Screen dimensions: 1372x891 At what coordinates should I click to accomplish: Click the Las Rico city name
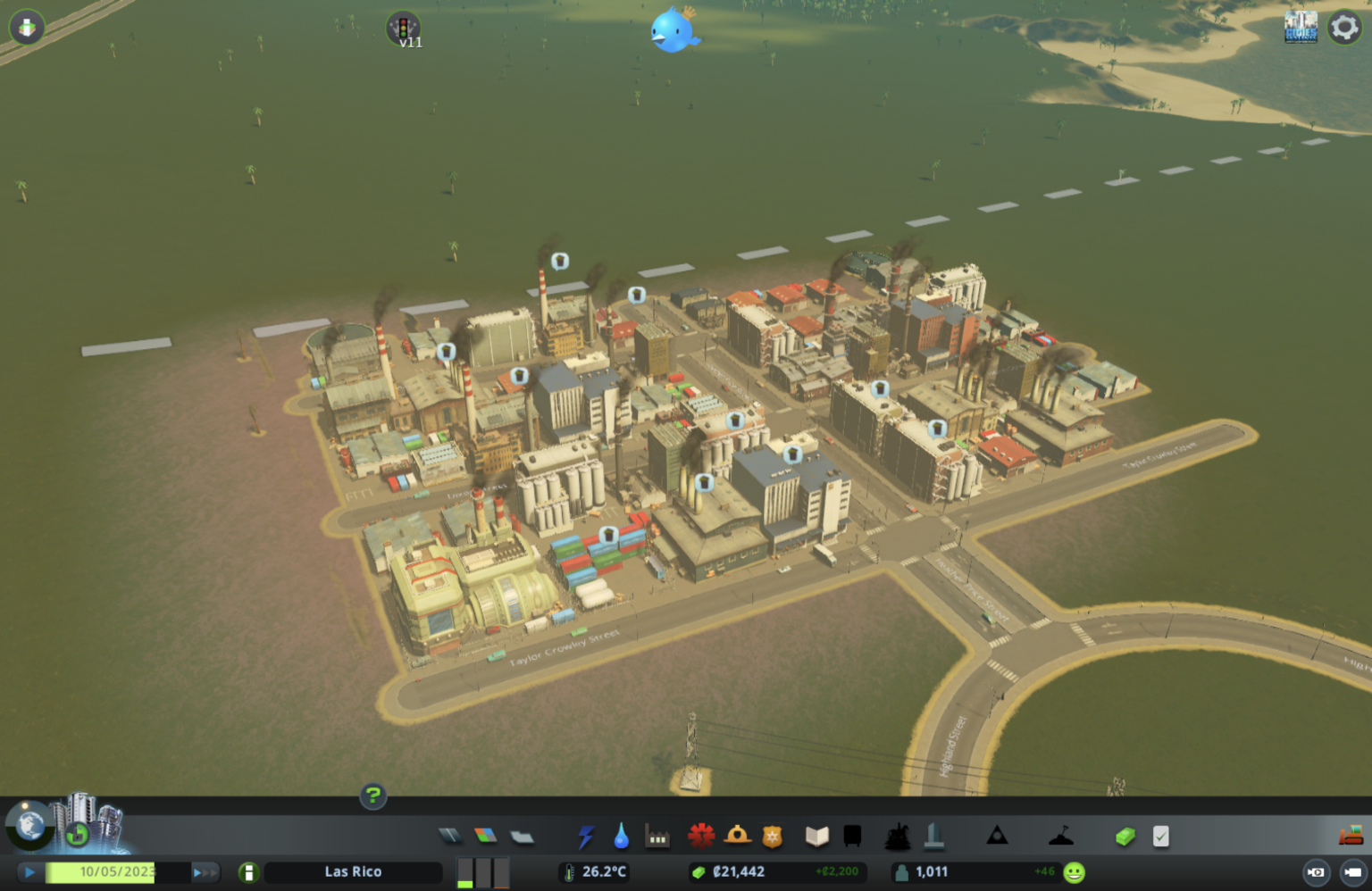(x=353, y=871)
